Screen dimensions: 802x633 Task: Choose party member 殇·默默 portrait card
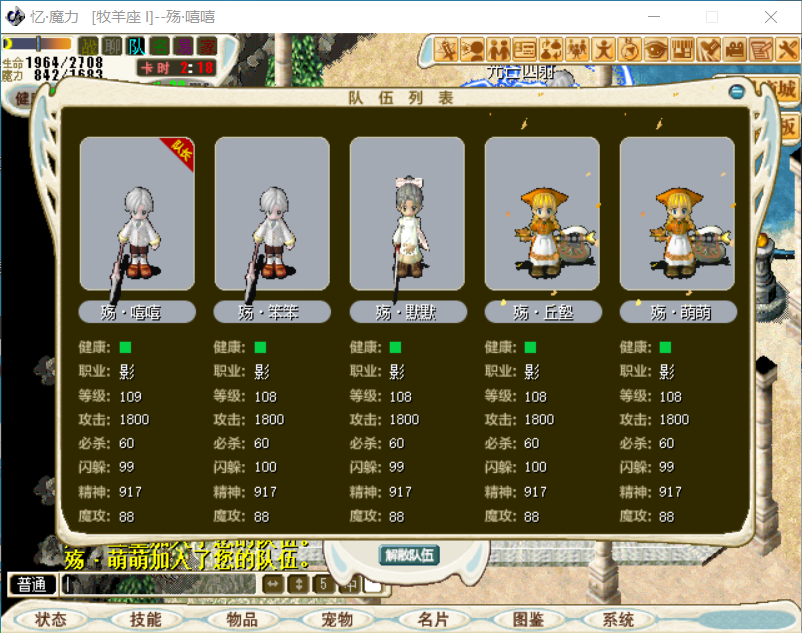407,214
